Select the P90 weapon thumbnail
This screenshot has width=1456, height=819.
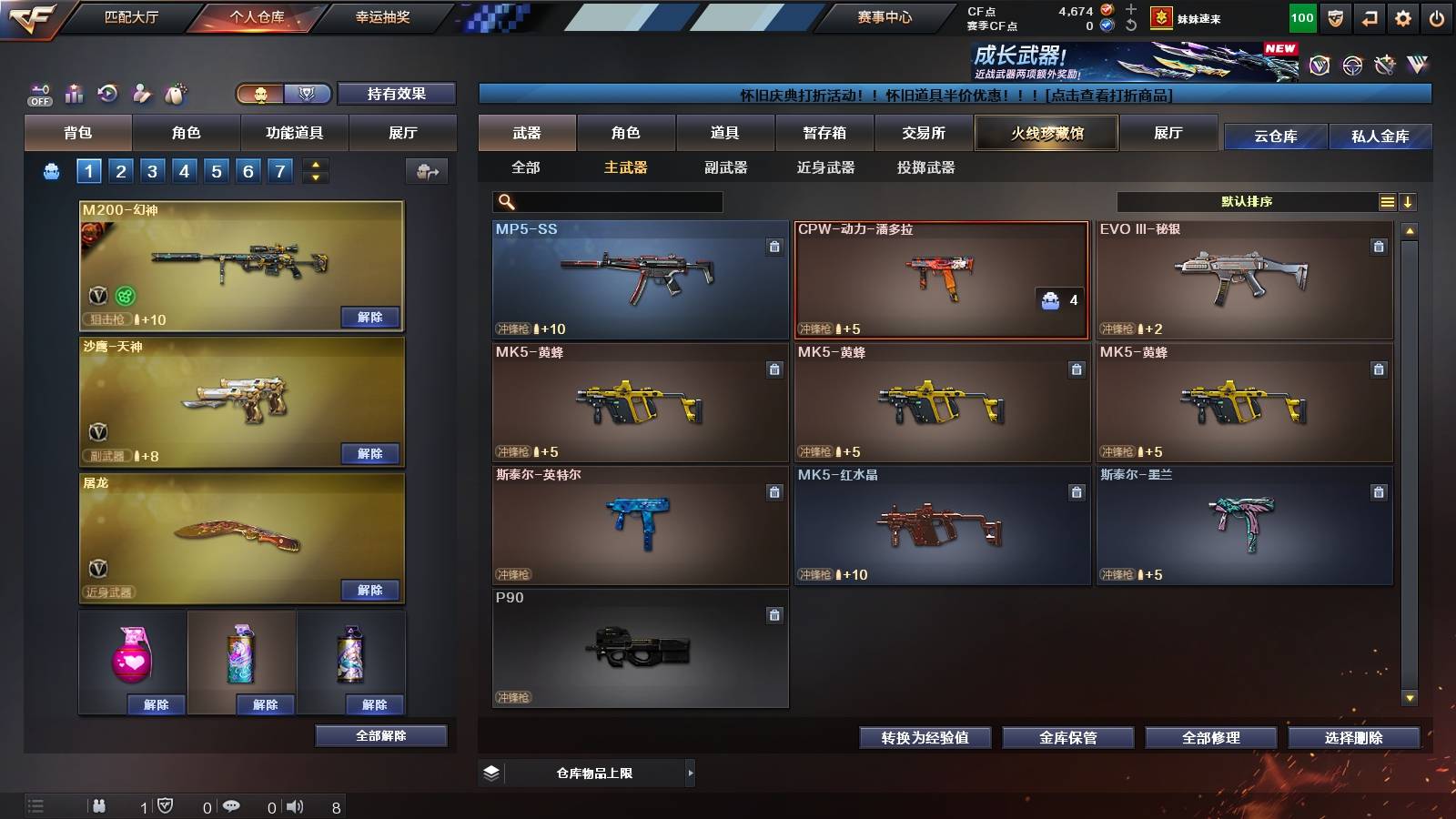tap(637, 649)
